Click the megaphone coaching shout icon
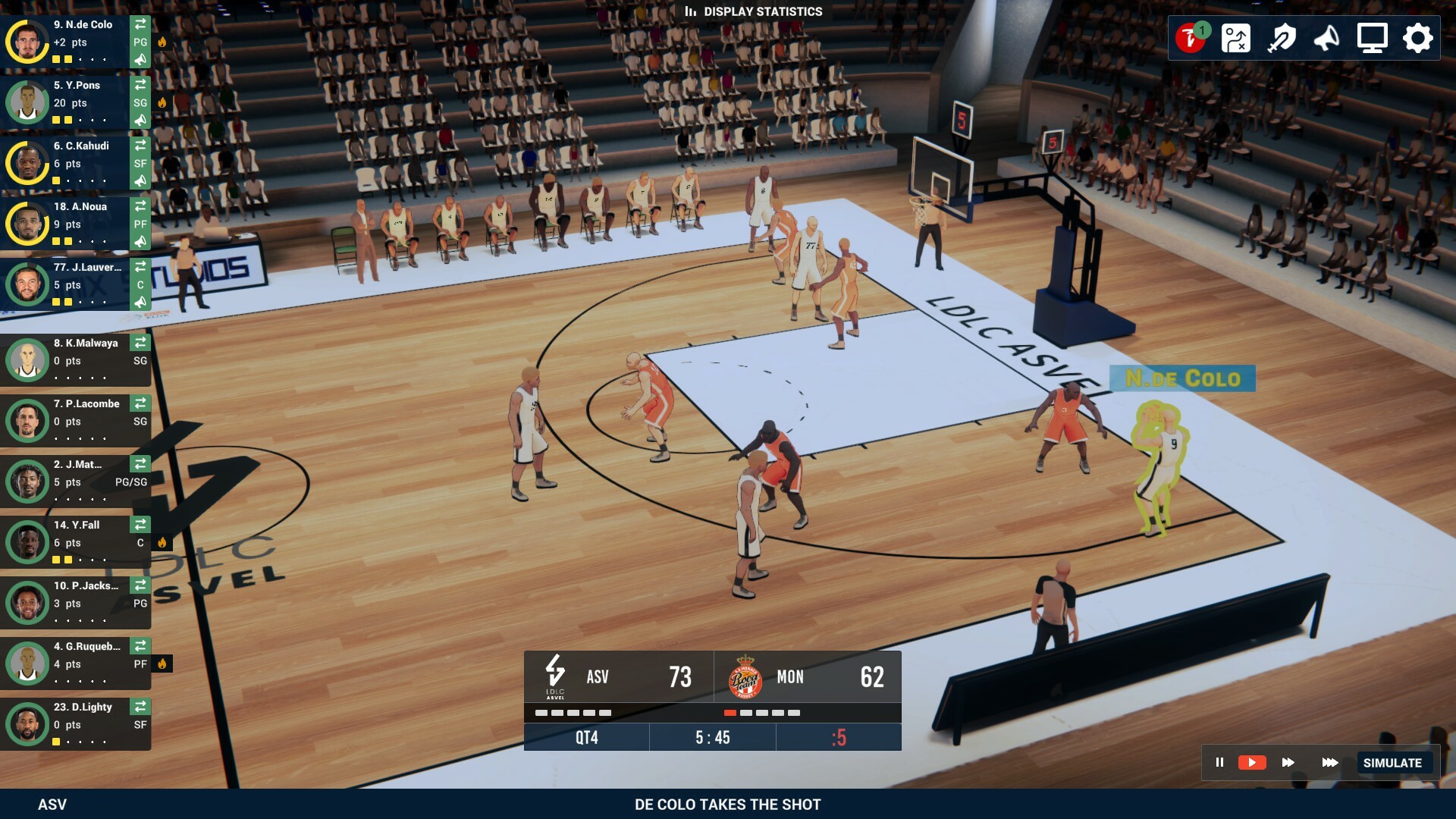The width and height of the screenshot is (1456, 819). [1326, 36]
